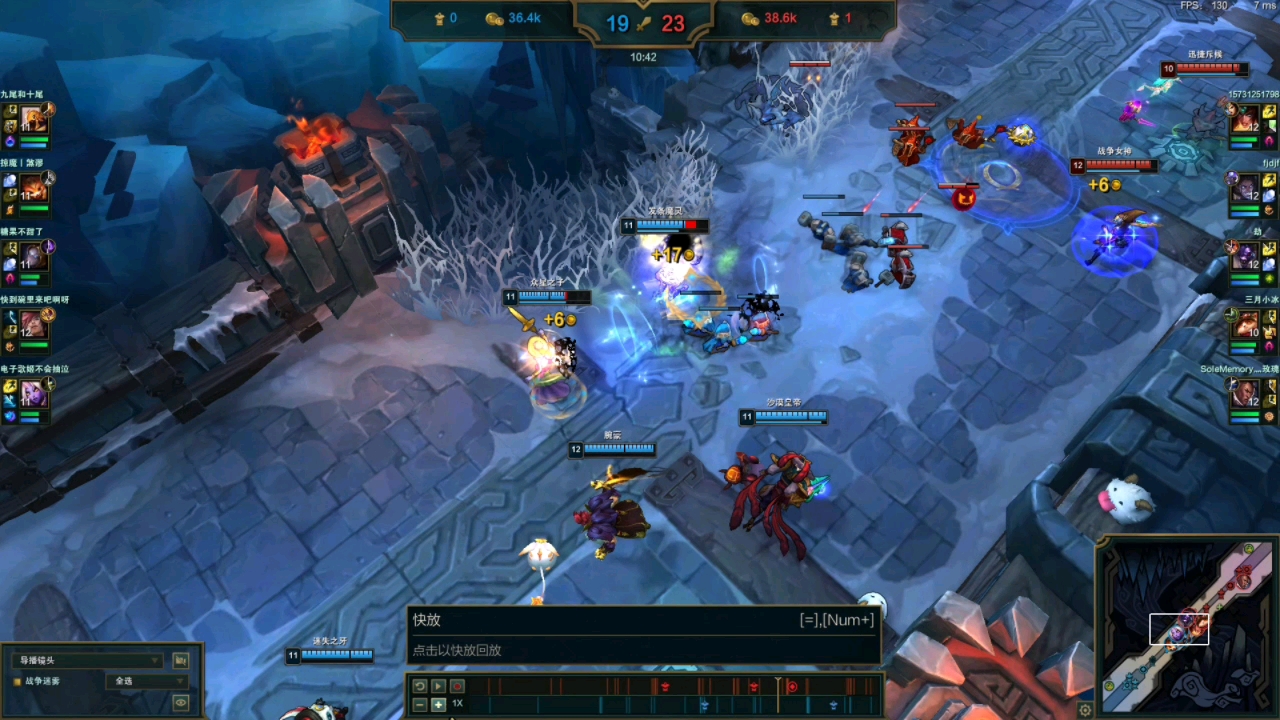Open the 导播镜头 camera mode dropdown
Screen dimensions: 1280x720
[88, 661]
